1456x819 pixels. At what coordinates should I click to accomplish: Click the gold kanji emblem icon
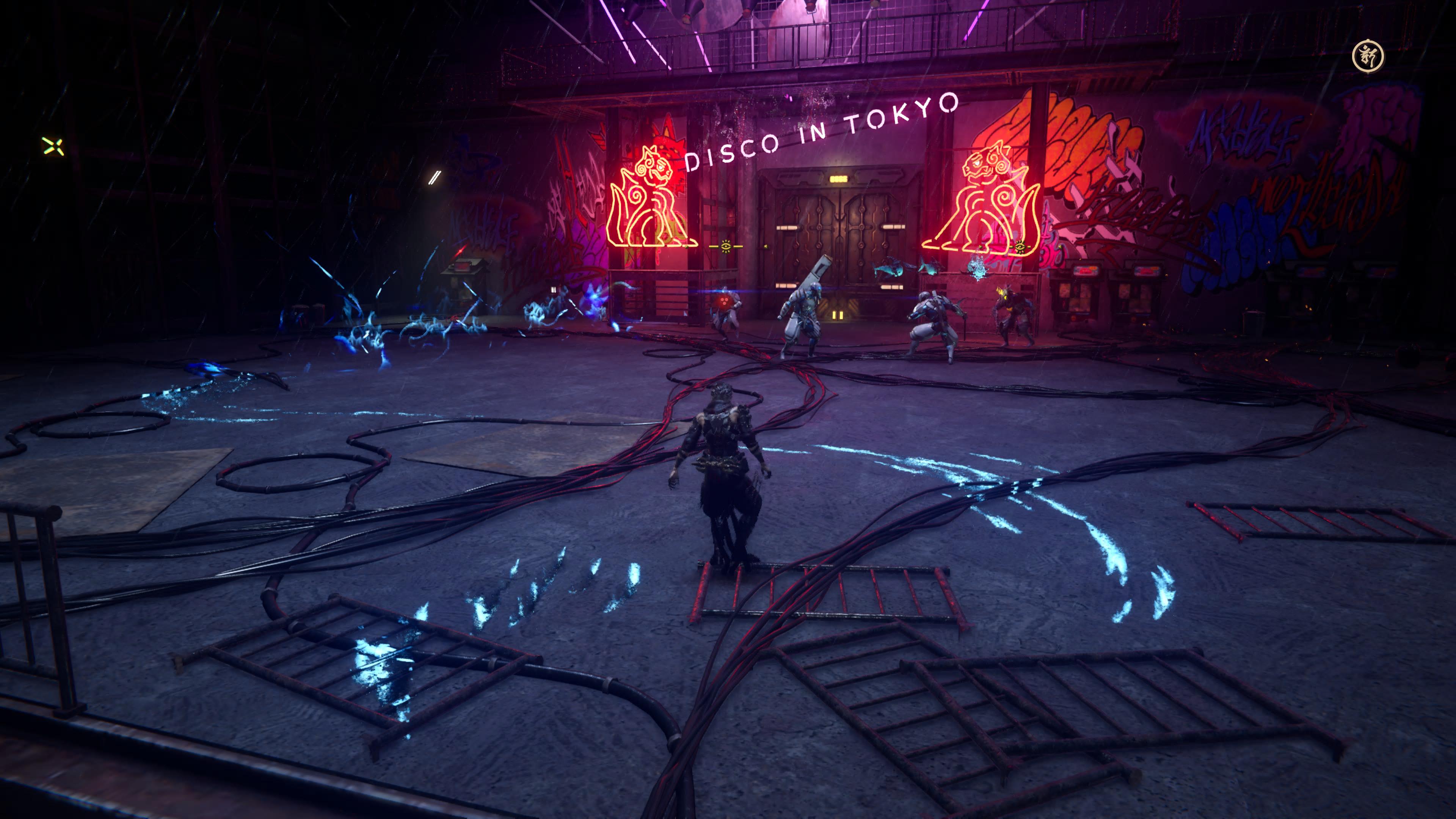(x=1367, y=56)
